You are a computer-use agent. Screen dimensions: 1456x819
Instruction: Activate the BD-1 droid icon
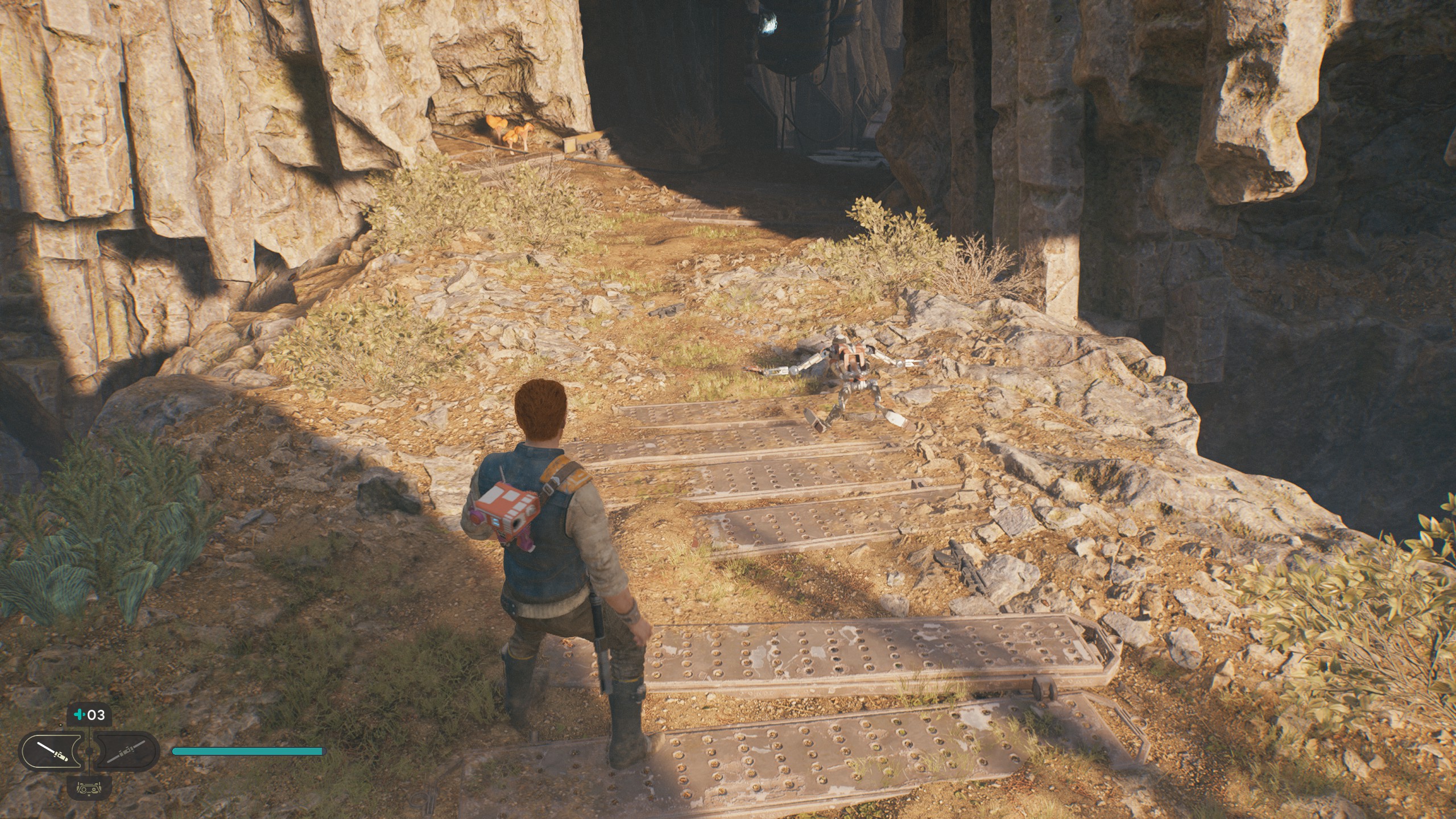pos(89,788)
